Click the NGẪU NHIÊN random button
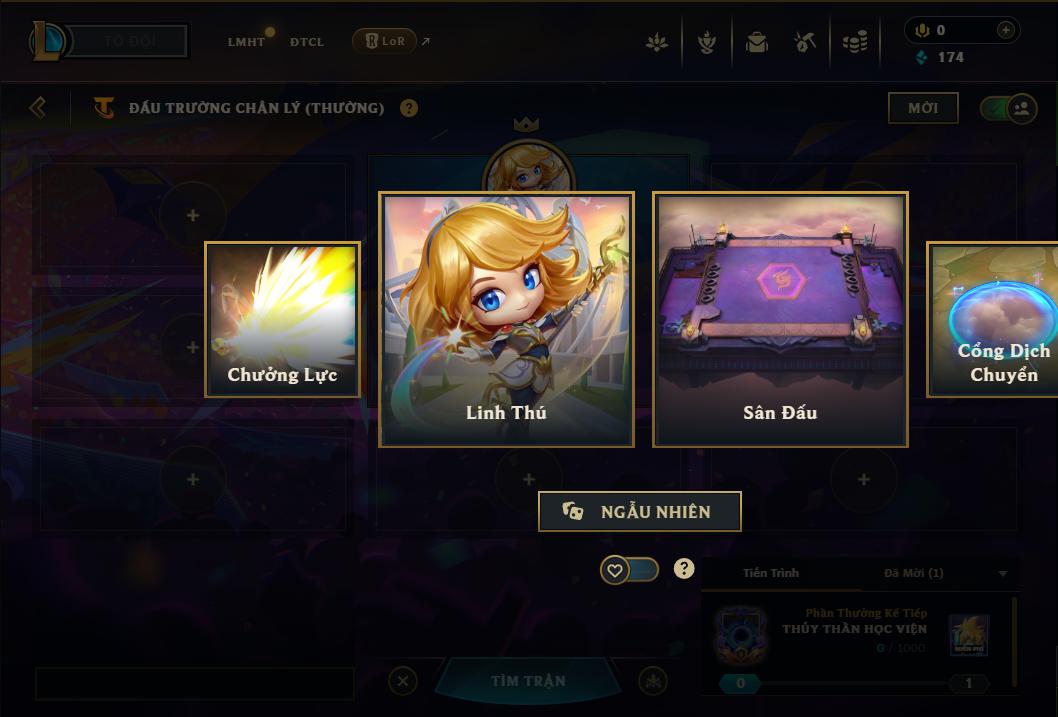The image size is (1058, 717). pyautogui.click(x=640, y=511)
